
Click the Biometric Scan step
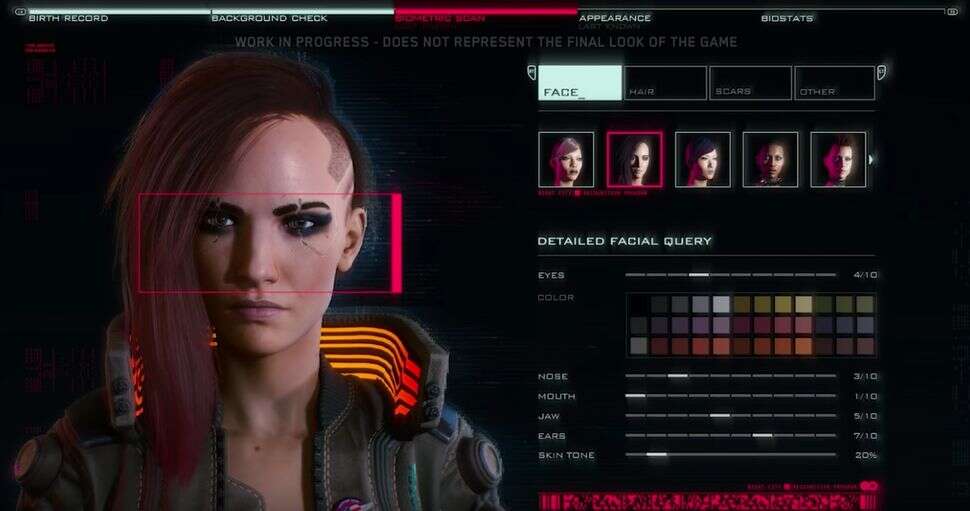click(x=440, y=18)
